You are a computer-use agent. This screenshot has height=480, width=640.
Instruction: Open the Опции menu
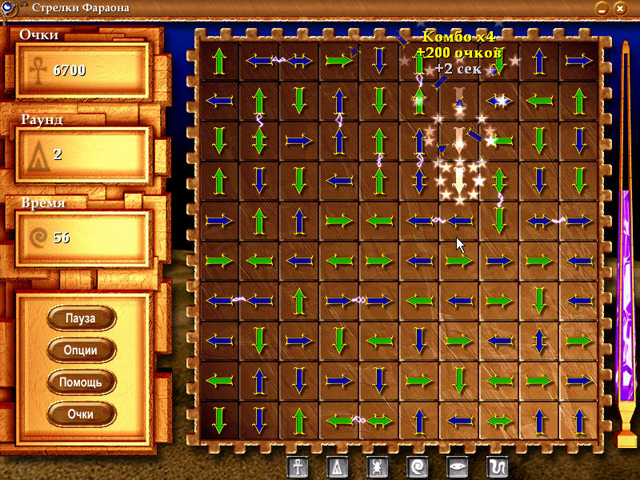[x=81, y=350]
